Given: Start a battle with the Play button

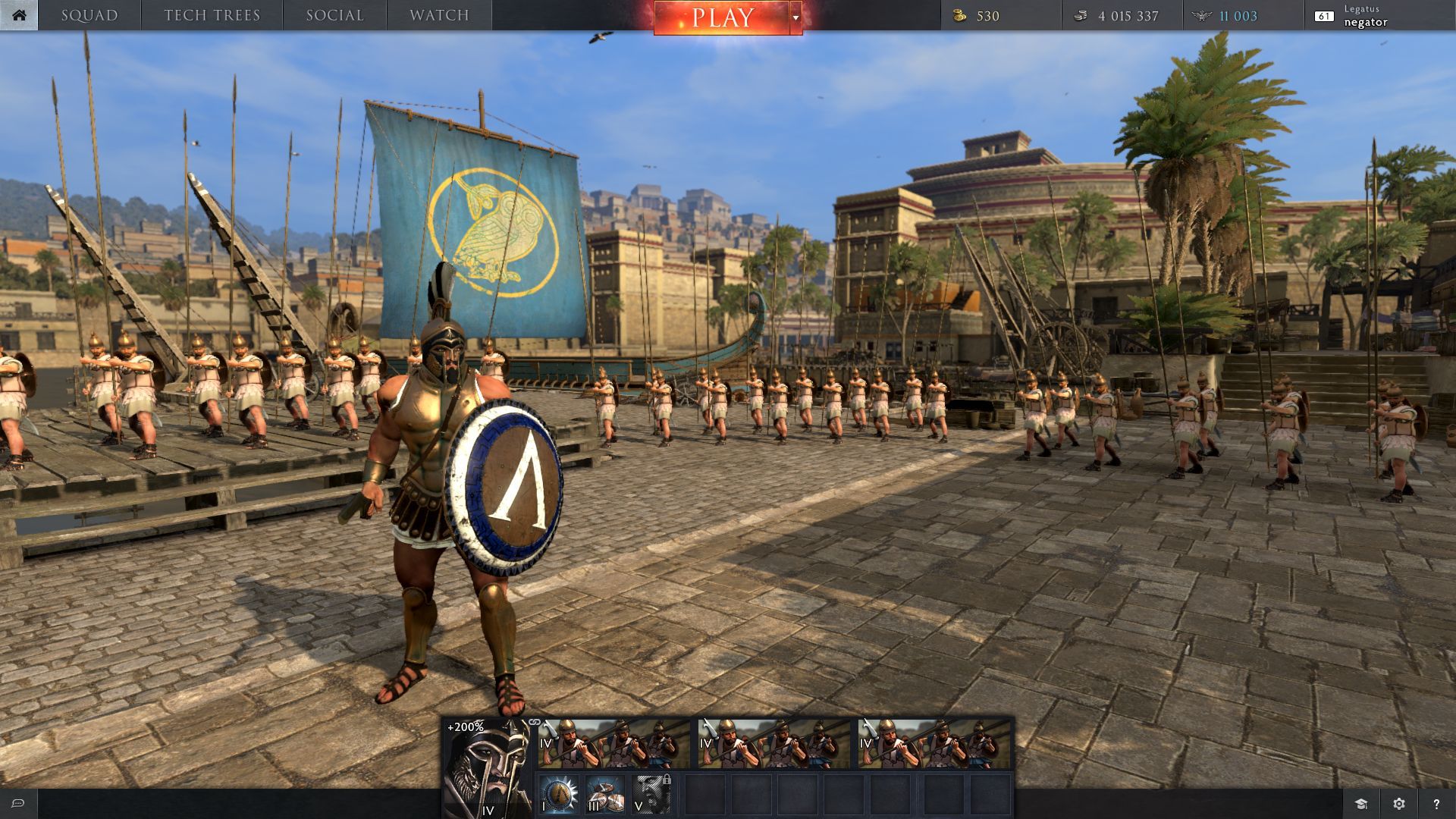Looking at the screenshot, I should [721, 17].
